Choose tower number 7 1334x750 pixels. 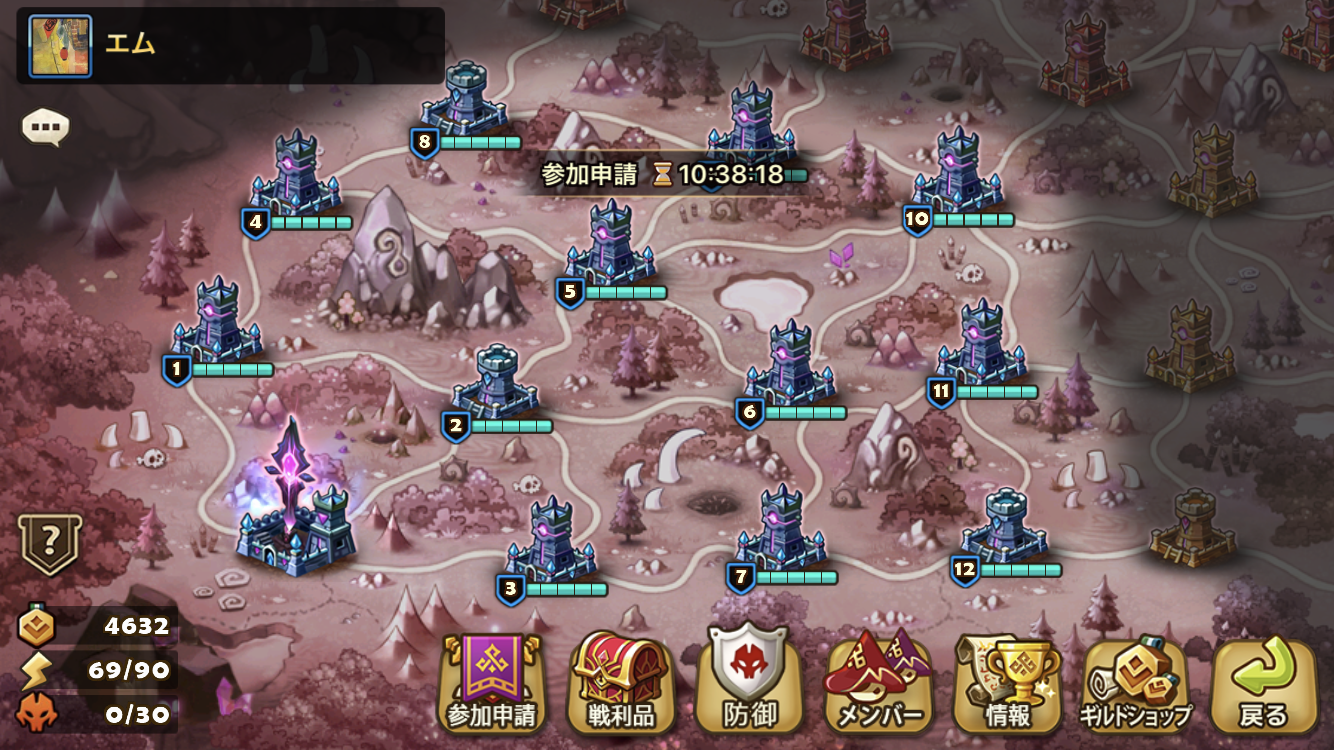781,530
